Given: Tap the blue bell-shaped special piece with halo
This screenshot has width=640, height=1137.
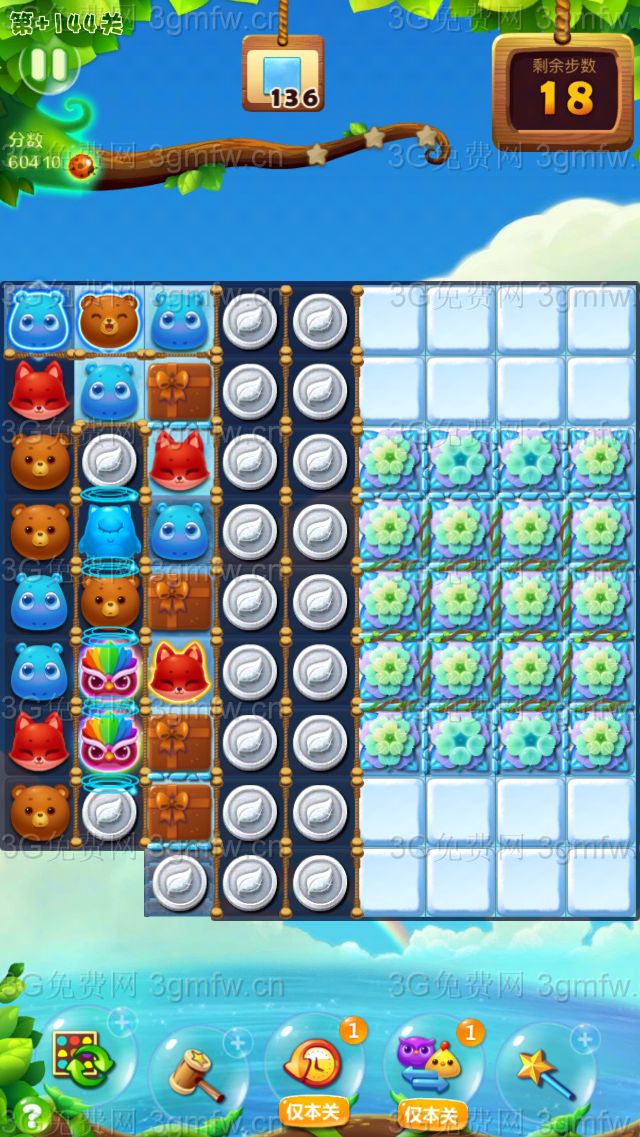Looking at the screenshot, I should click(x=108, y=527).
